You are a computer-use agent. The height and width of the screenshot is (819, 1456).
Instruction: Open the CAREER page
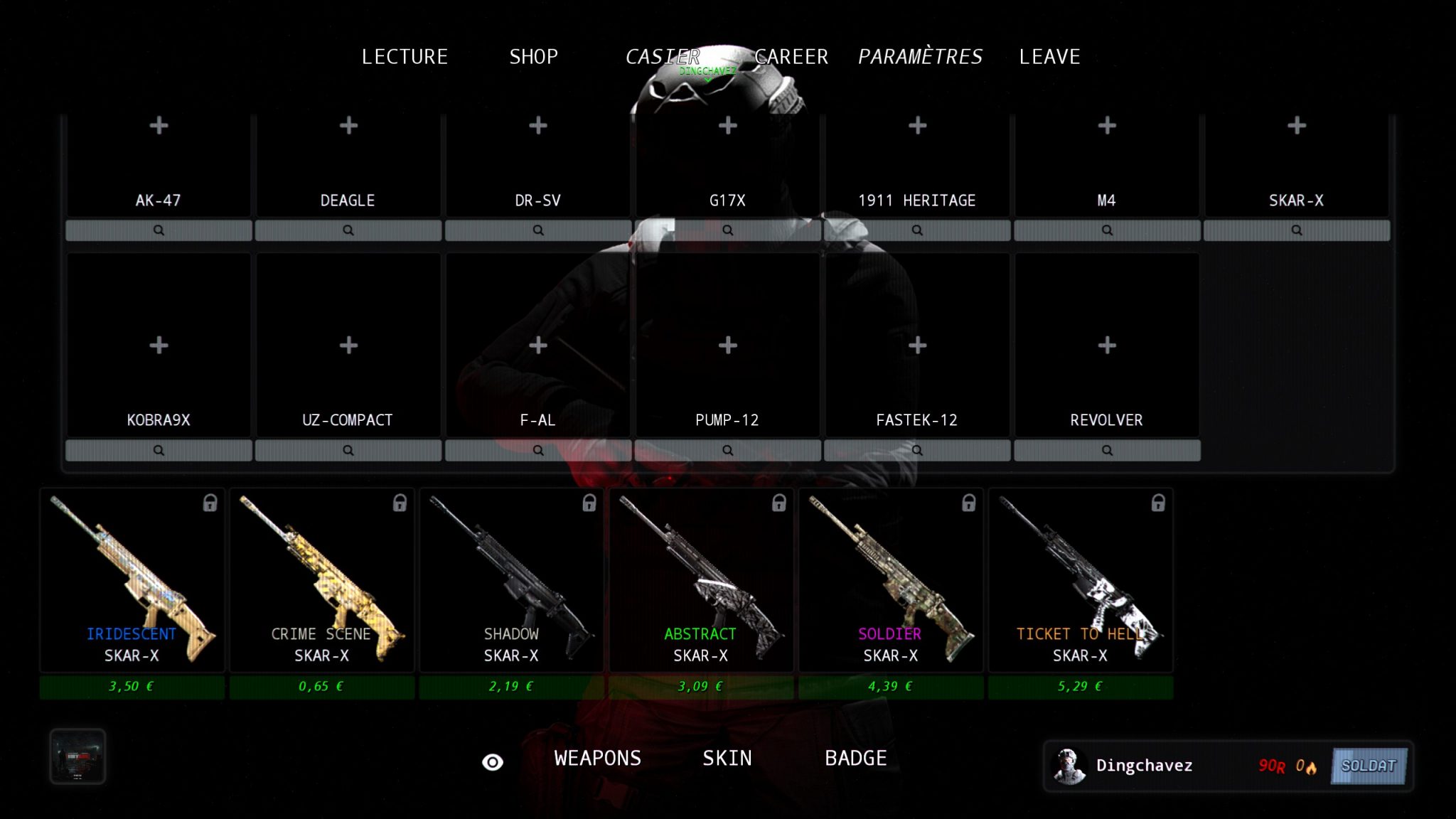click(791, 57)
